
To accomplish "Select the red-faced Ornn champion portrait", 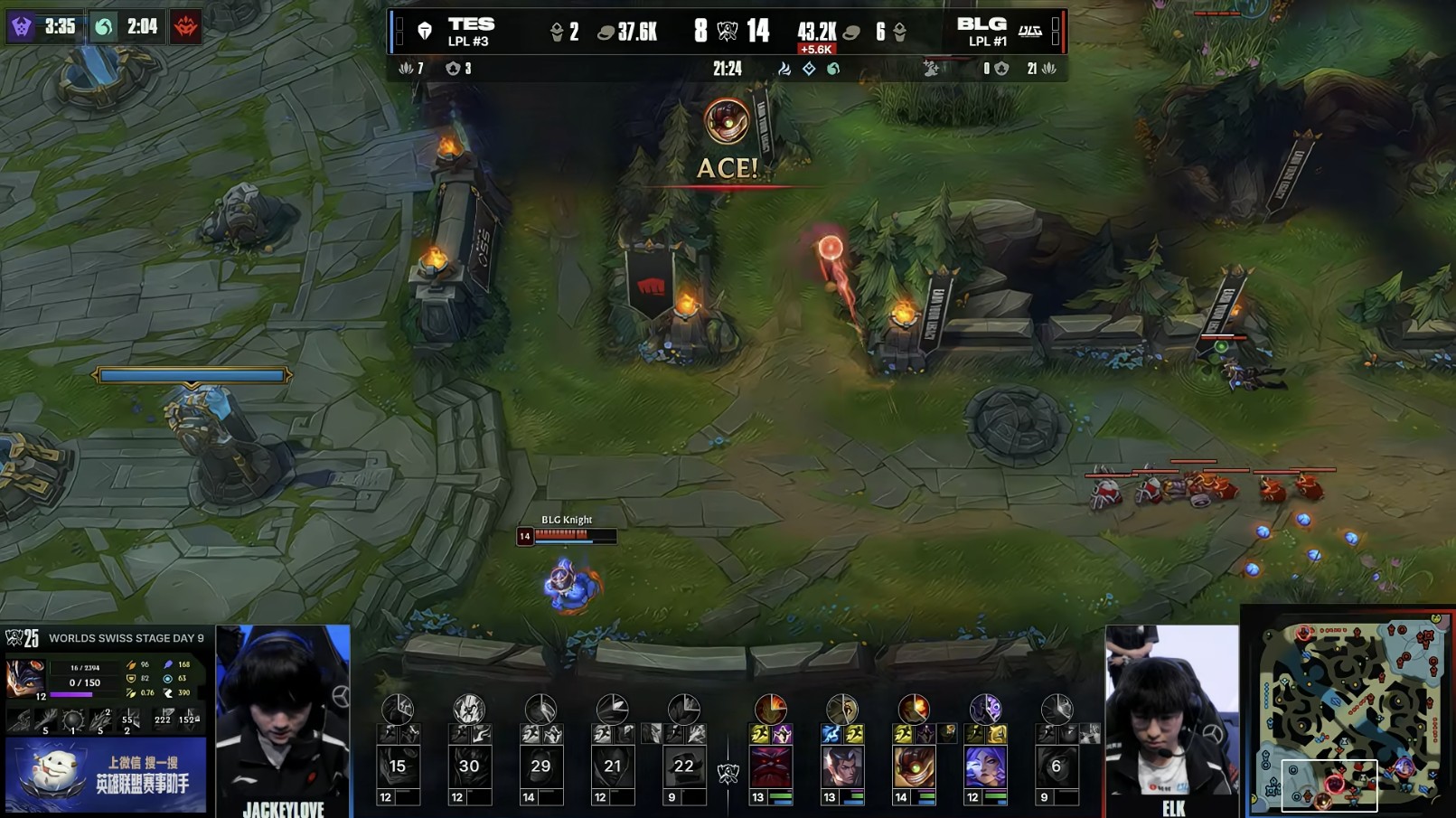I will 771,767.
